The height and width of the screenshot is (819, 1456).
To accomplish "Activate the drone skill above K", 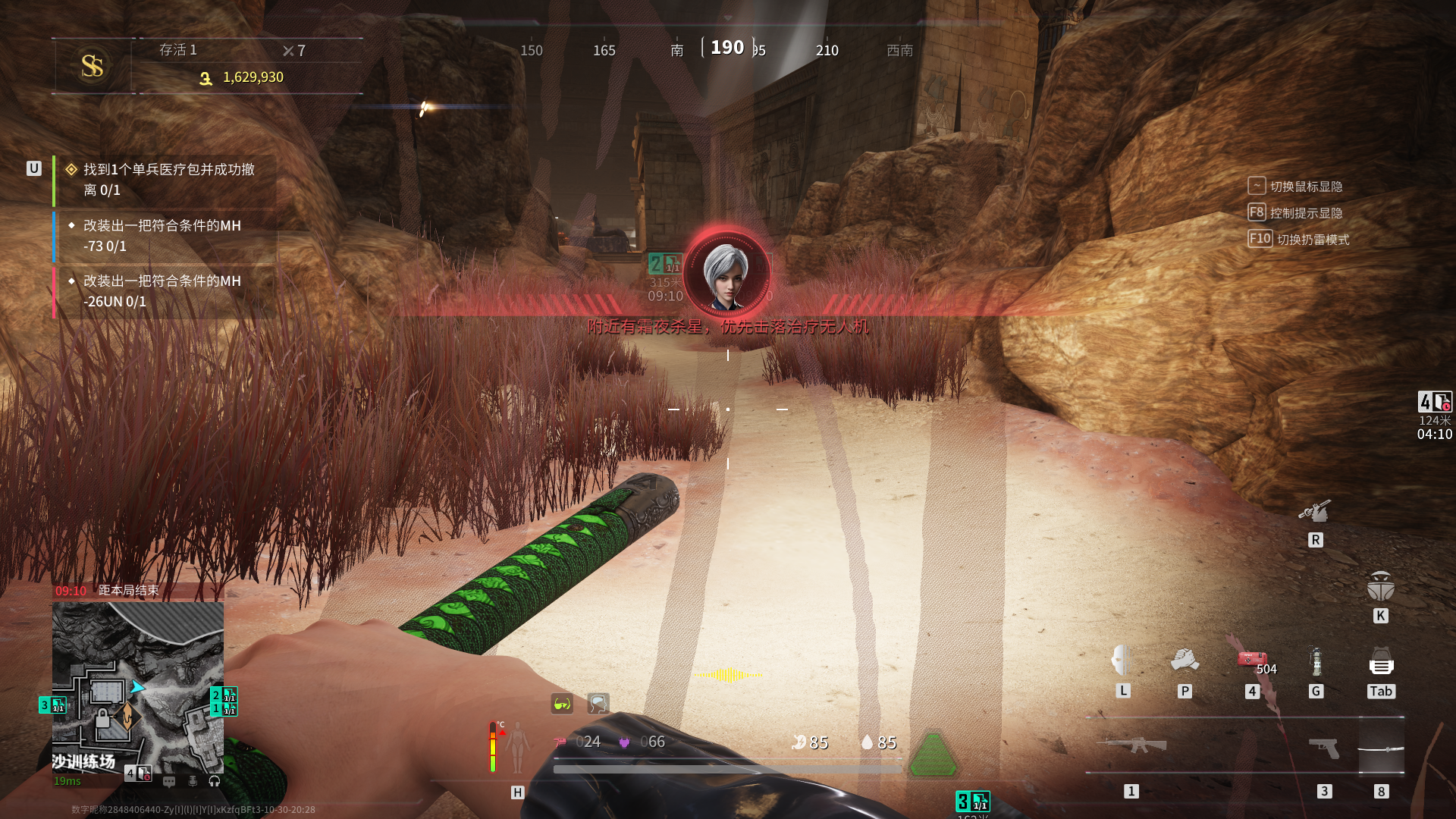I will point(1380,587).
